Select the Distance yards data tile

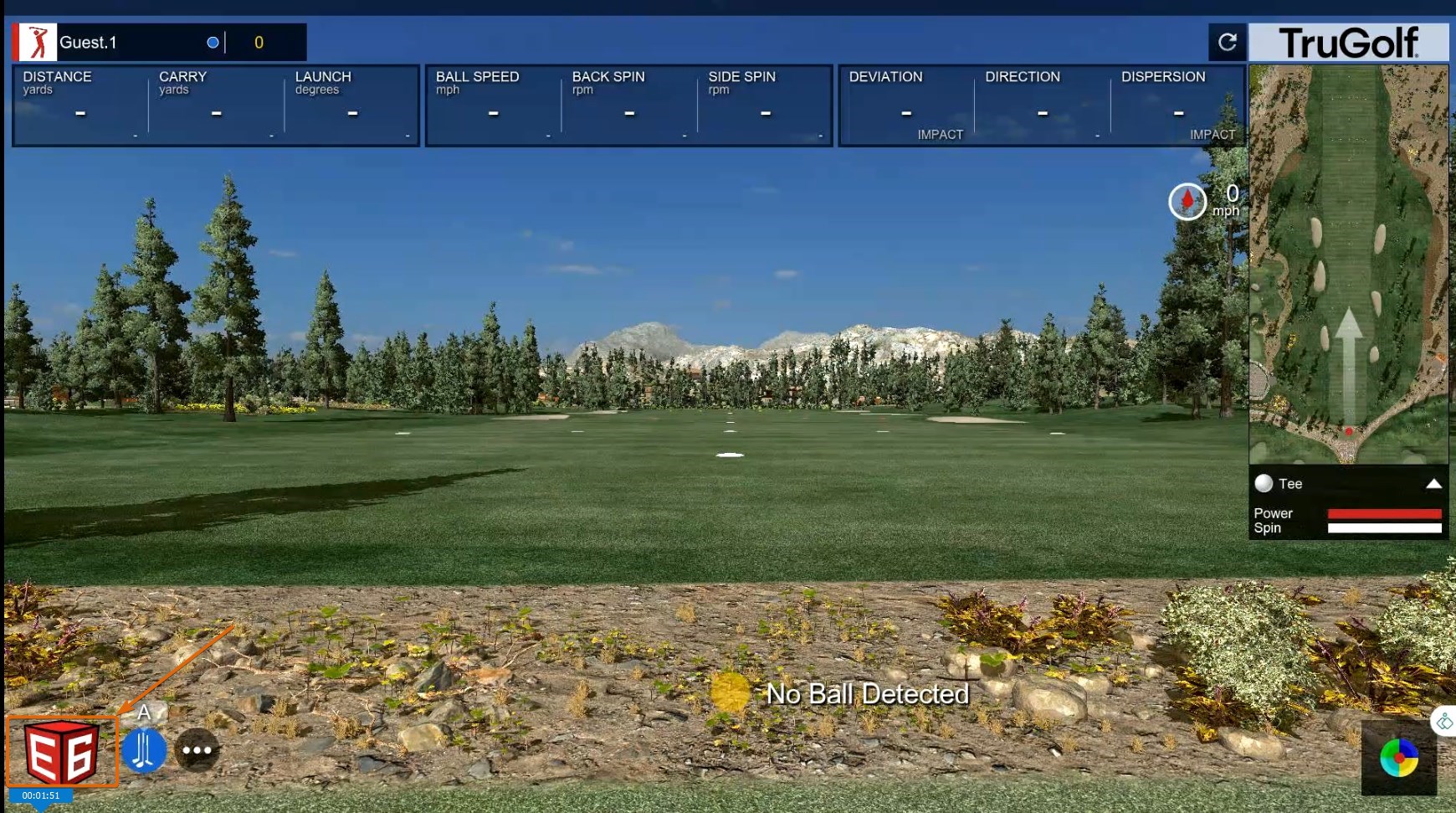(80, 105)
